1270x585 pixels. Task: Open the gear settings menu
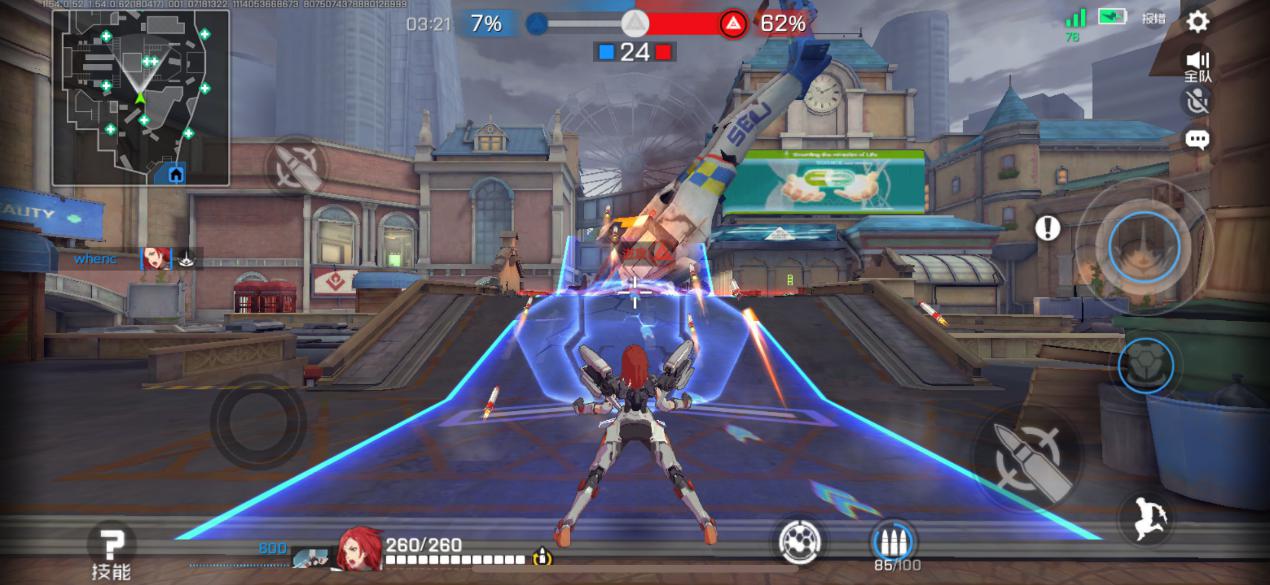tap(1197, 21)
